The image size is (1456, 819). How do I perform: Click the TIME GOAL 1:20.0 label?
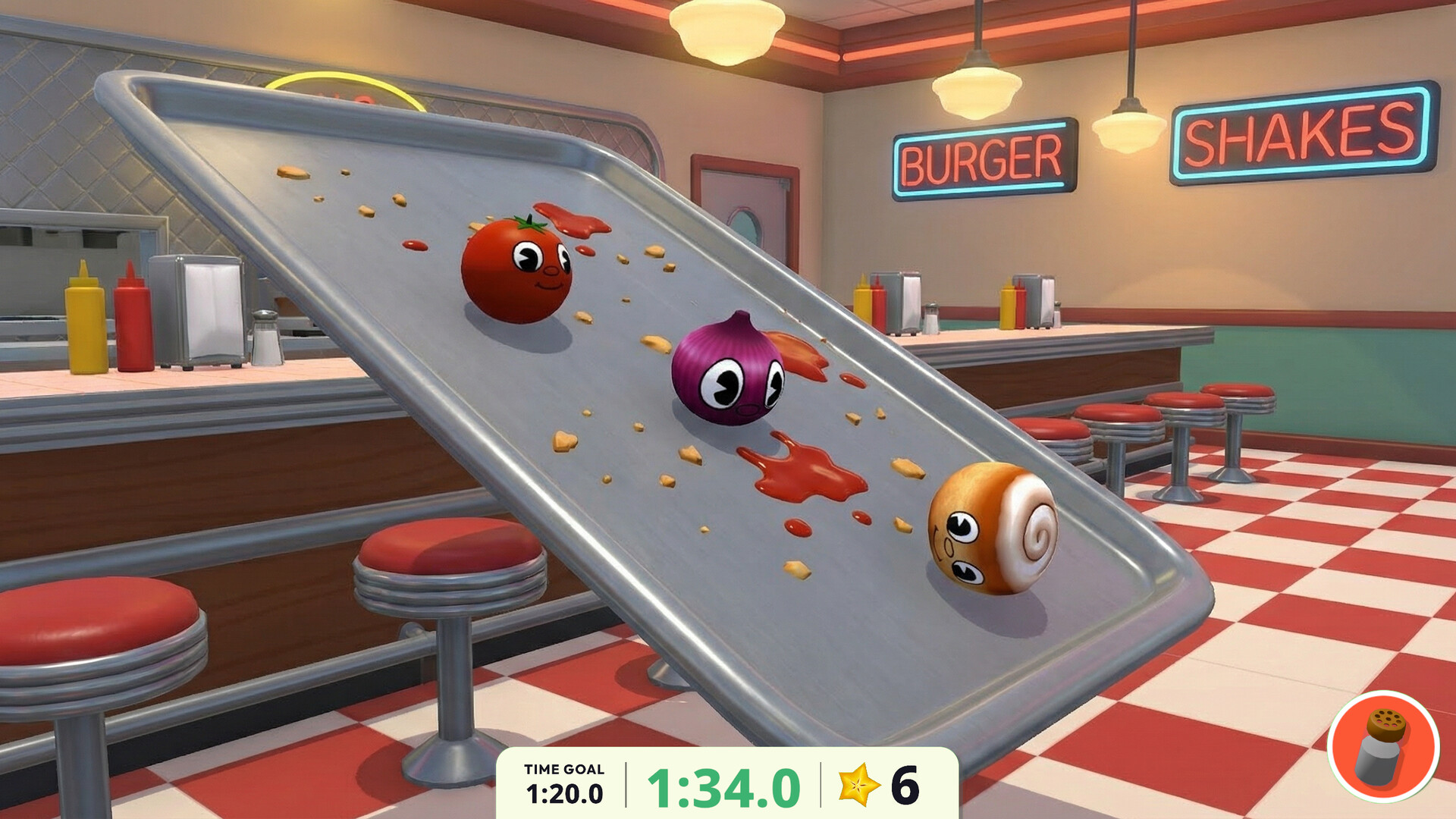pyautogui.click(x=563, y=781)
